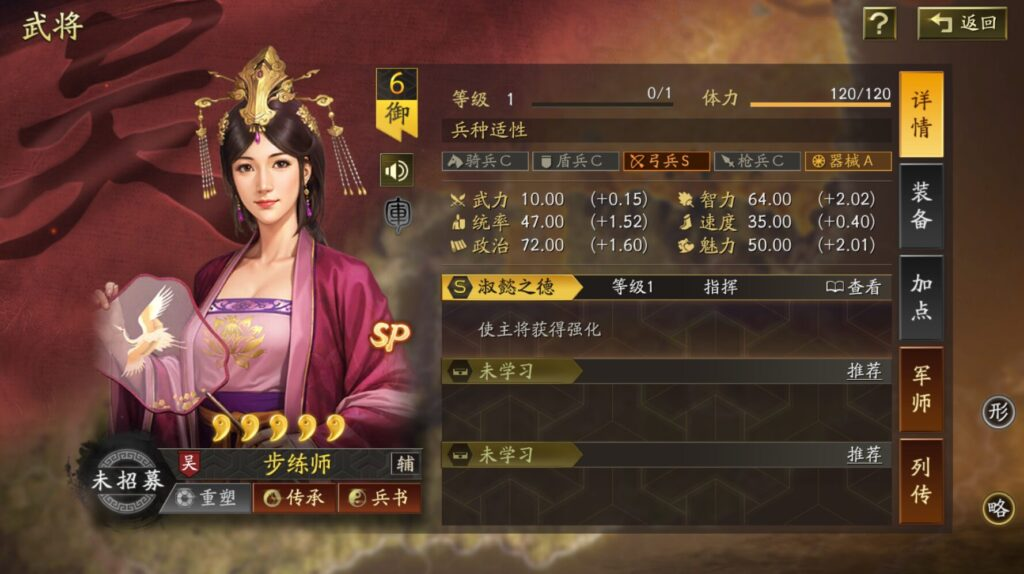1024x574 pixels.
Task: Open the 装备 equipment tab
Action: 920,206
